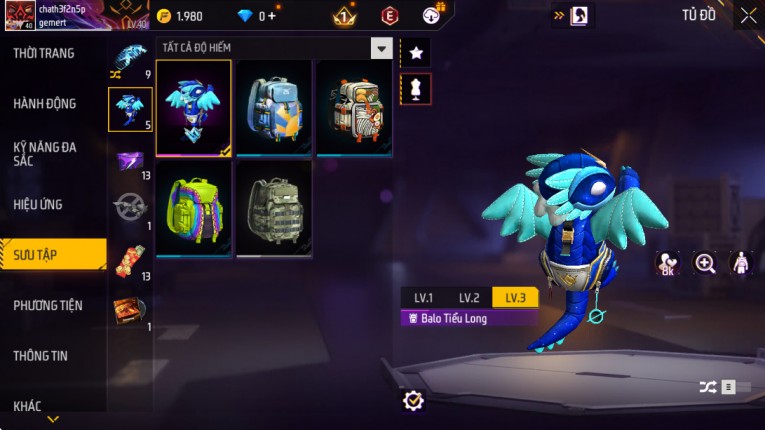The height and width of the screenshot is (430, 765).
Task: Choose the rainbow neon green backpack
Action: tap(194, 208)
